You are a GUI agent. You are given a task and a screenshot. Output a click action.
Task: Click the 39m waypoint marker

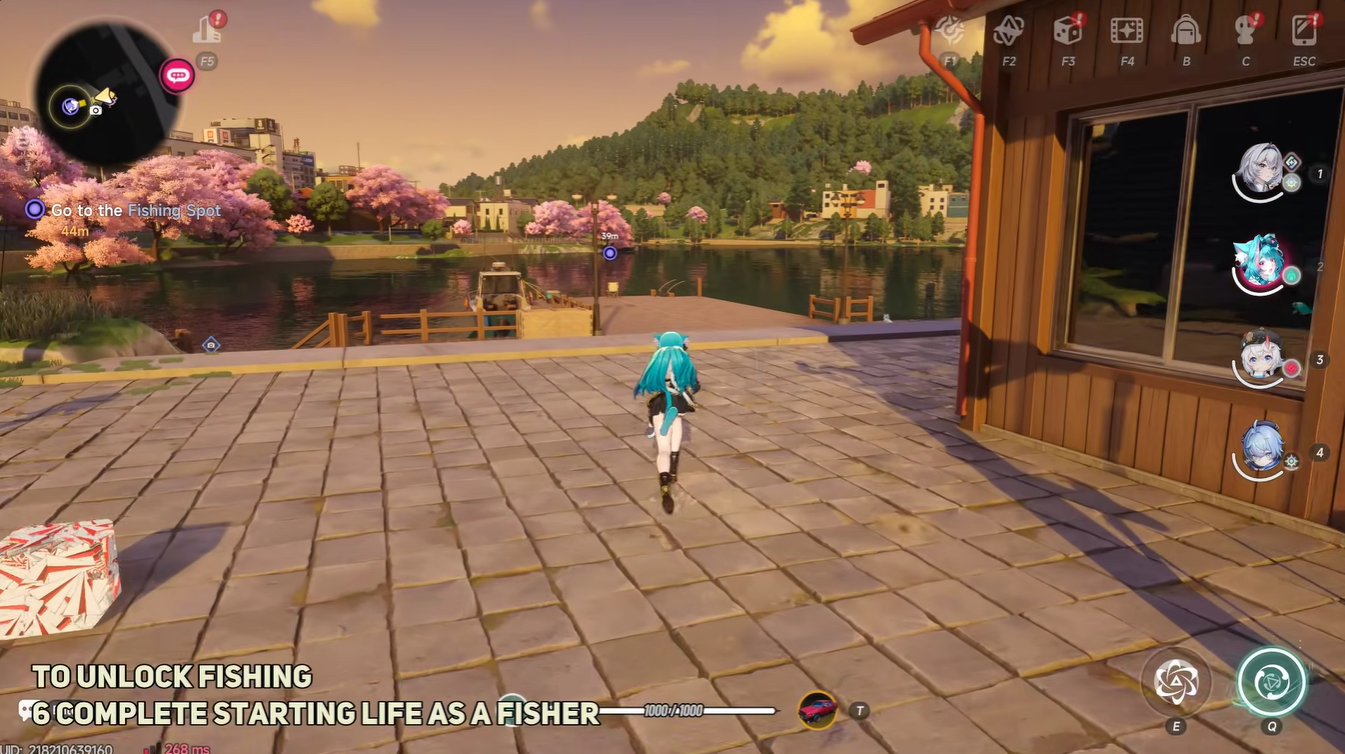611,251
